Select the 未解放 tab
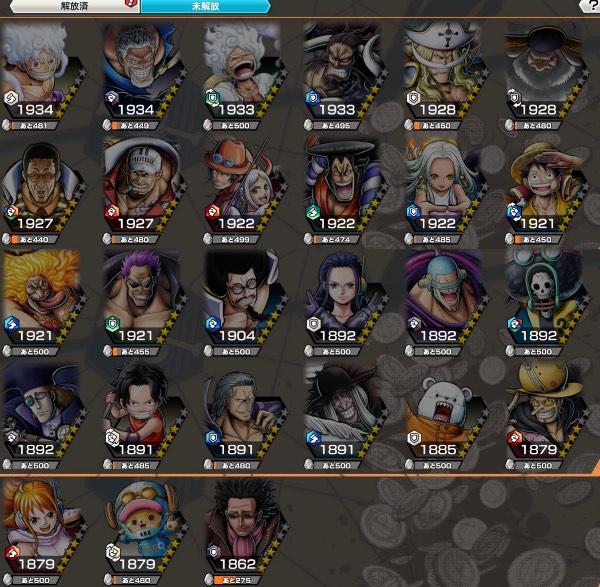The image size is (600, 587). (203, 6)
